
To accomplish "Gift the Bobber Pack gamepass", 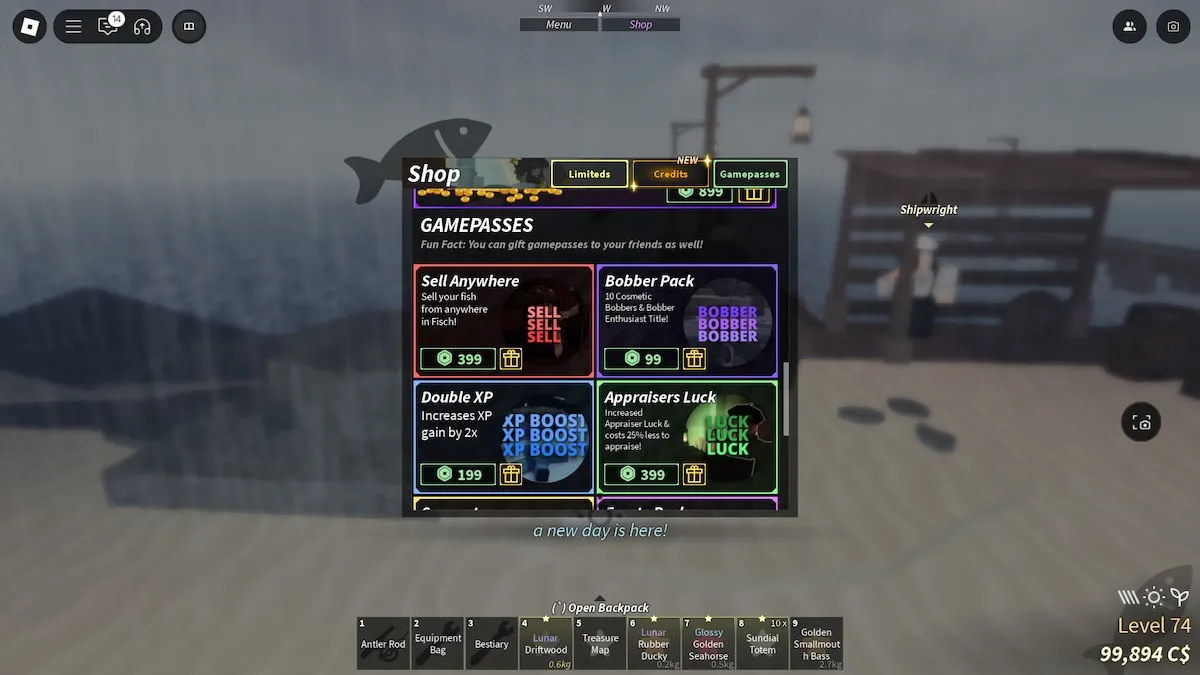I will (694, 359).
